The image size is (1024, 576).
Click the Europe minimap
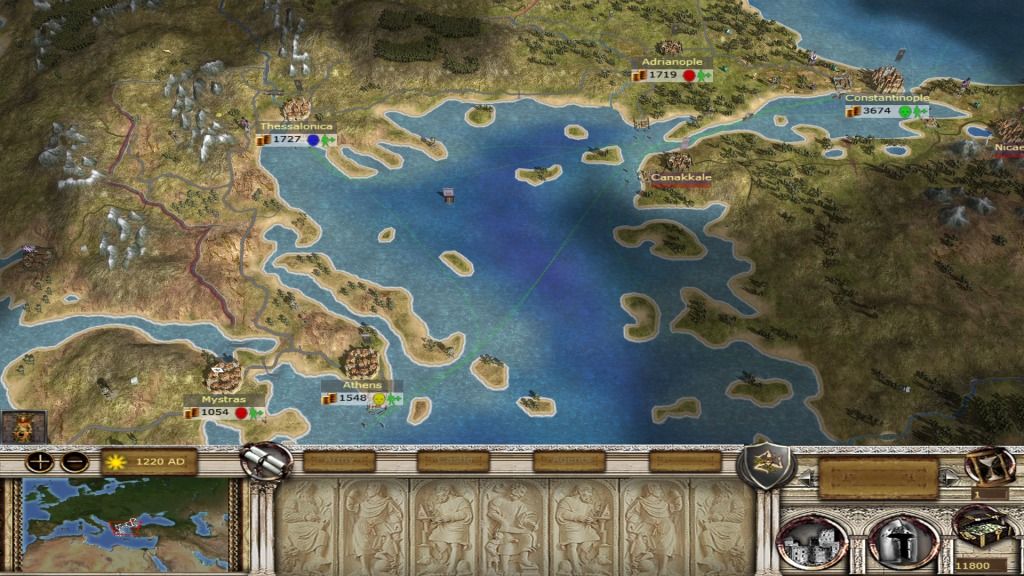(132, 520)
